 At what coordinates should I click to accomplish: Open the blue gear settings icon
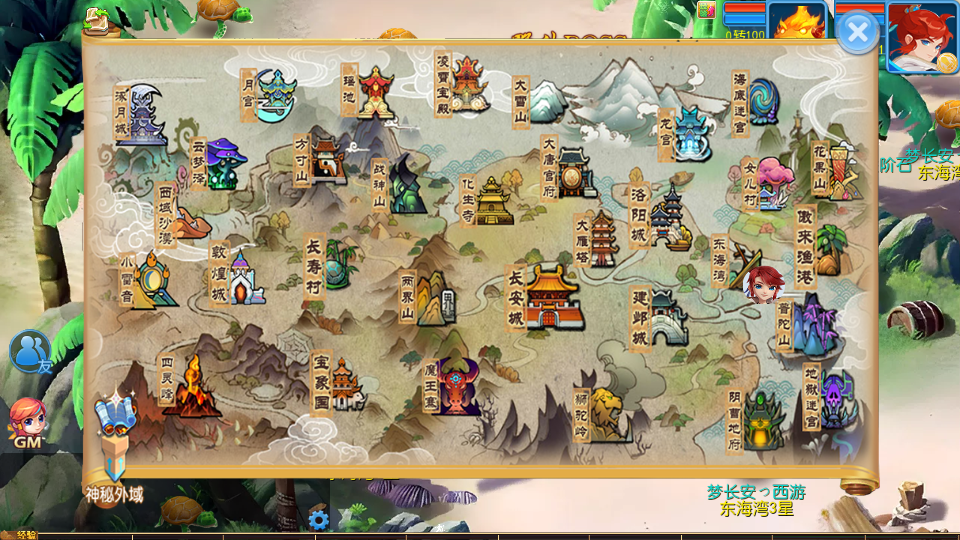[x=319, y=519]
